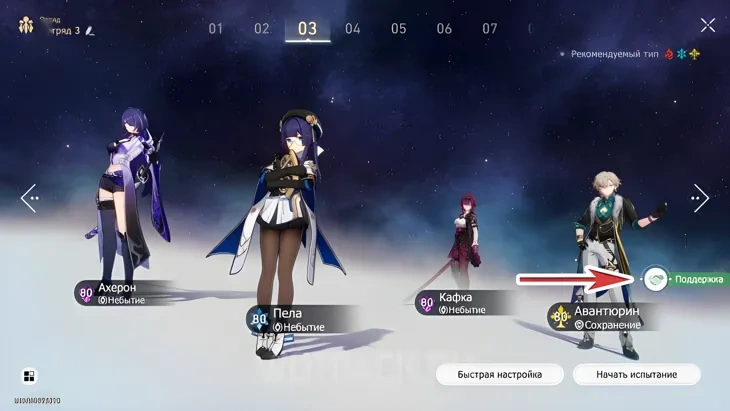Switch to team tab 04
This screenshot has width=730, height=411.
[353, 28]
